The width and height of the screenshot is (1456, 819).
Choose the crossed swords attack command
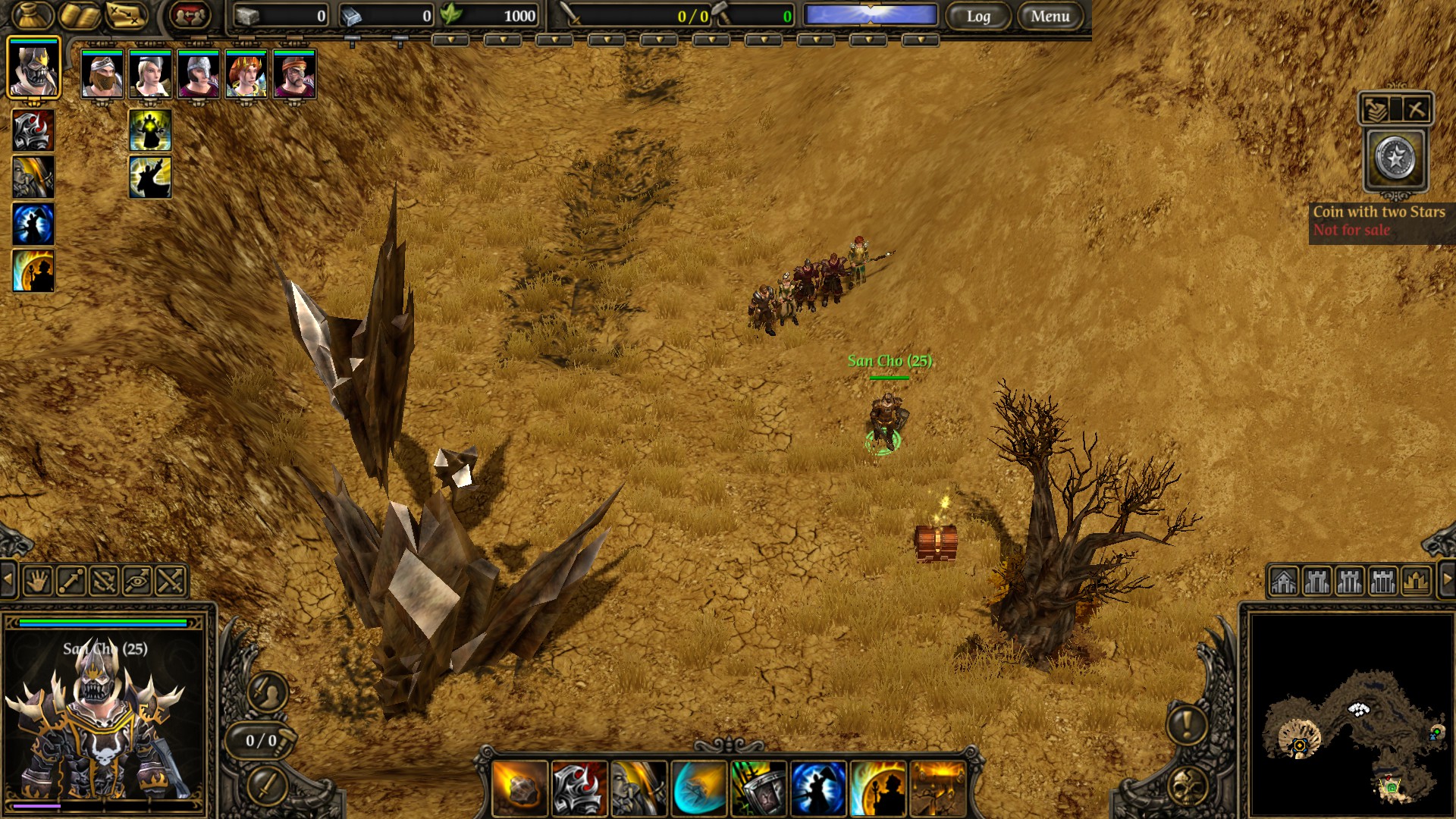[170, 582]
